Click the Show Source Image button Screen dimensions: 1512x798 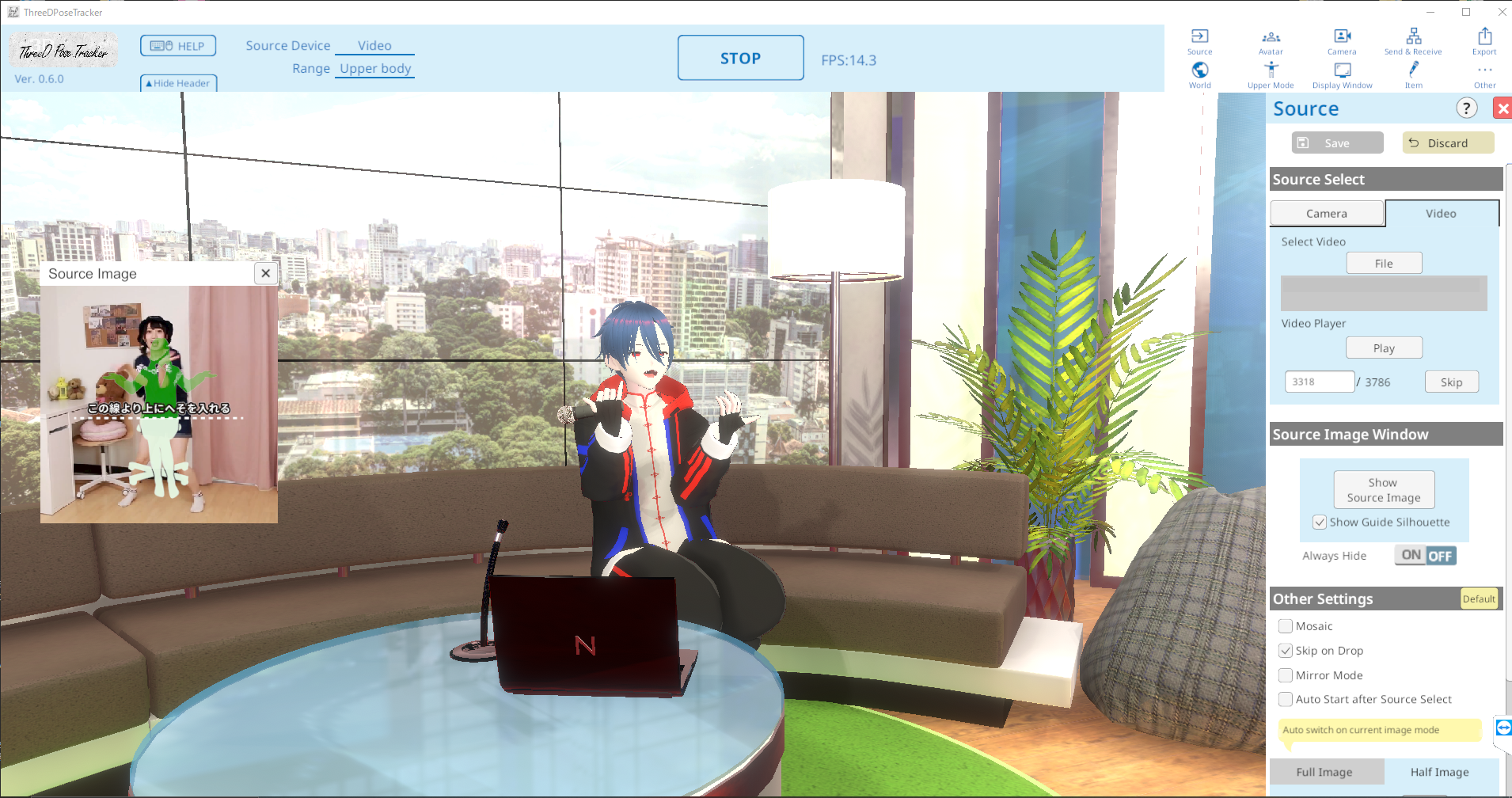(x=1382, y=488)
